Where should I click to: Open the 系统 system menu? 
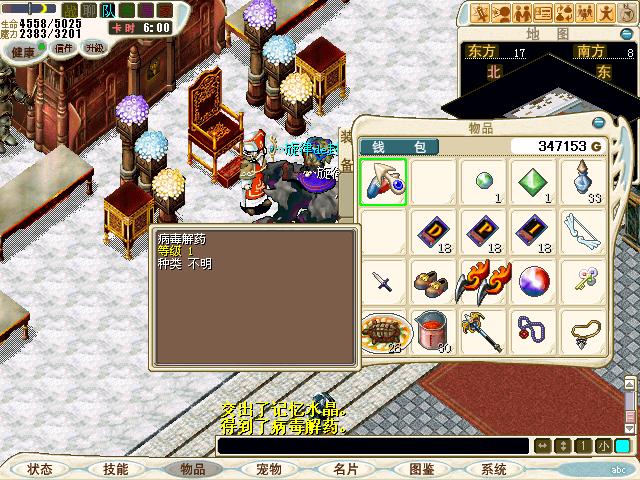(494, 468)
